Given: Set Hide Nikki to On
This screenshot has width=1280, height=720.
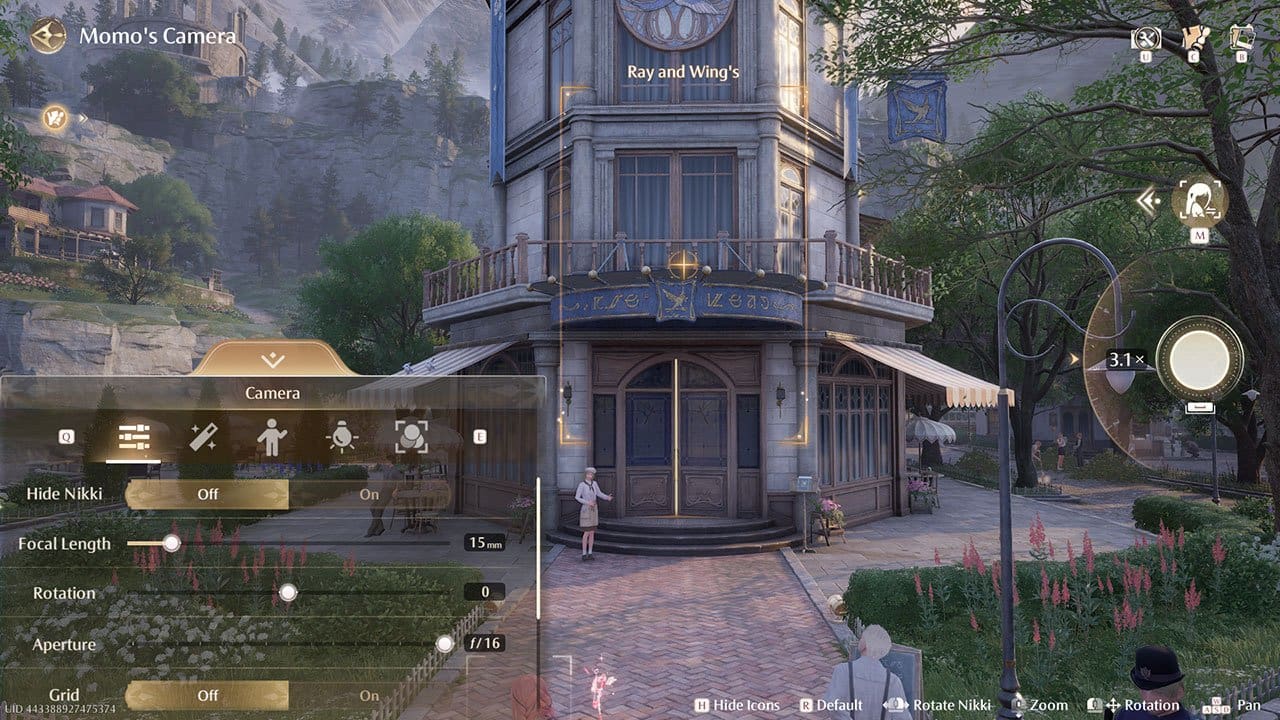Looking at the screenshot, I should (369, 494).
